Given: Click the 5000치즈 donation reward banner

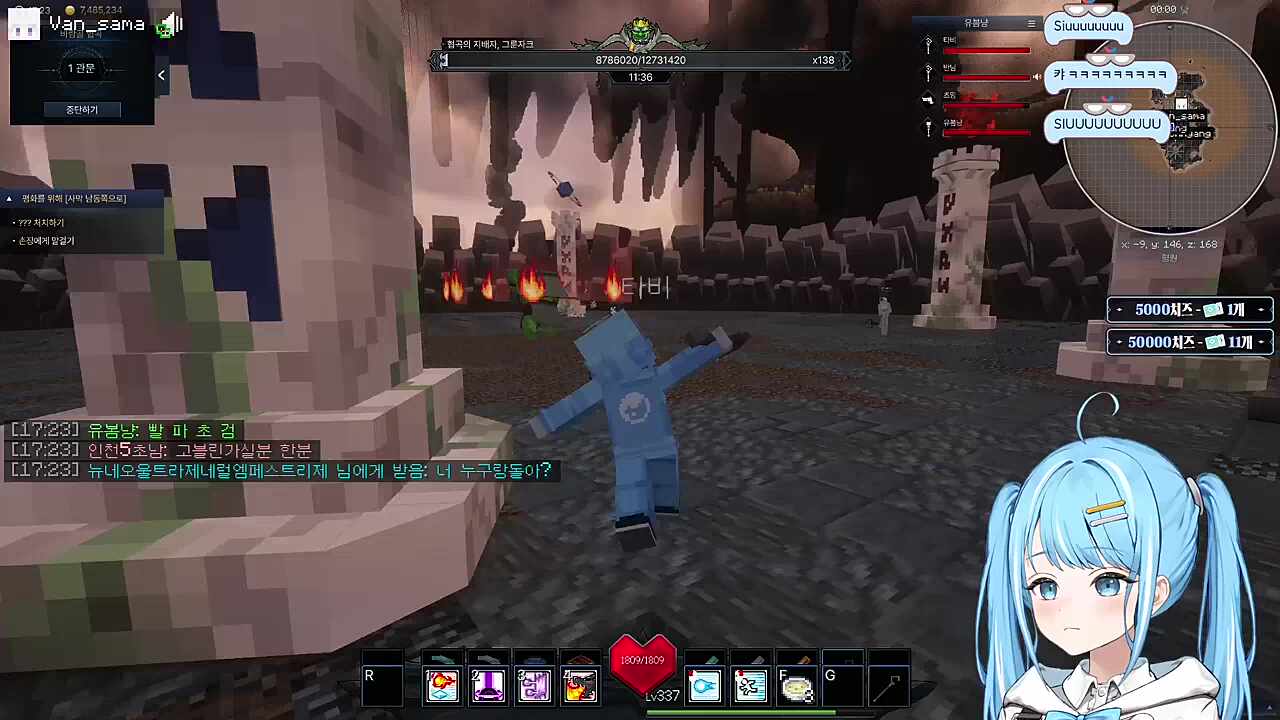Looking at the screenshot, I should pos(1190,310).
